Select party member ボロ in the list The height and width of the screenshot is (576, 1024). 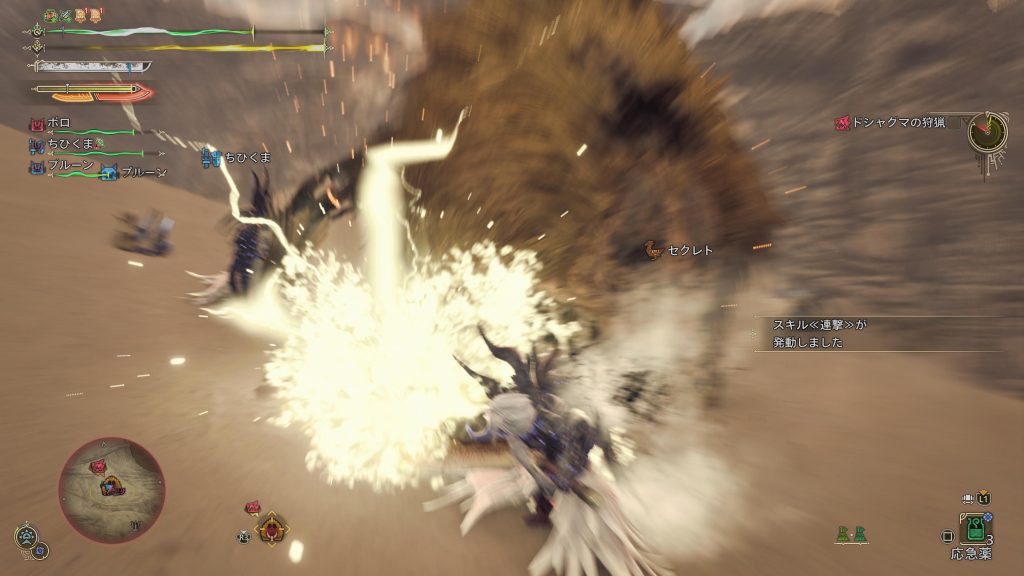pyautogui.click(x=58, y=123)
